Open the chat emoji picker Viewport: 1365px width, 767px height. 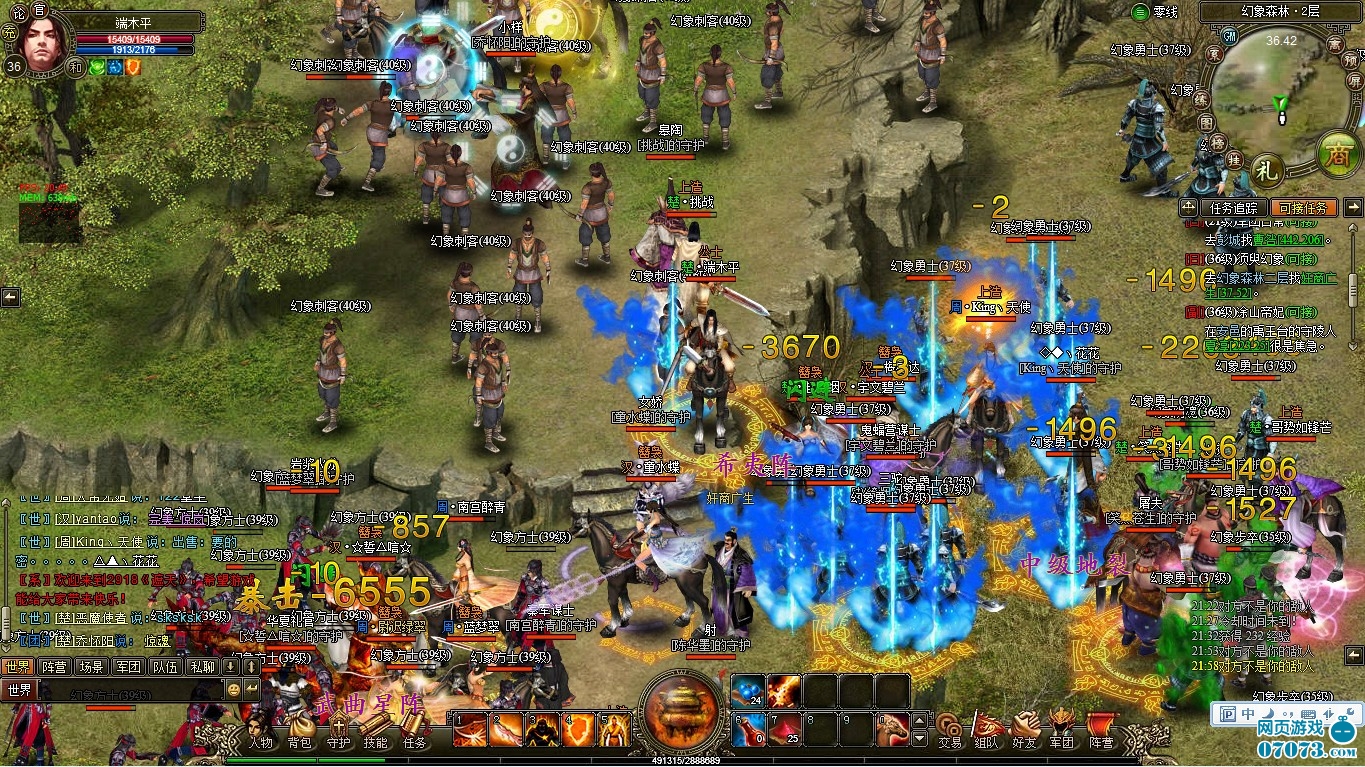click(x=234, y=689)
